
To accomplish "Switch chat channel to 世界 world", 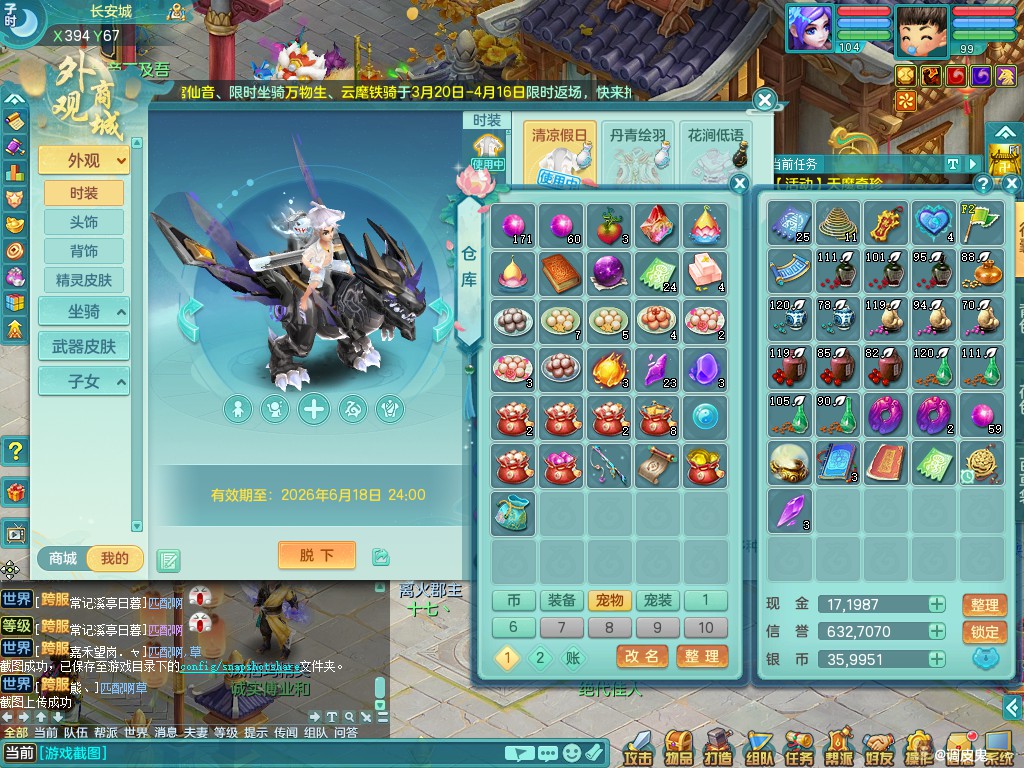I will [x=137, y=732].
